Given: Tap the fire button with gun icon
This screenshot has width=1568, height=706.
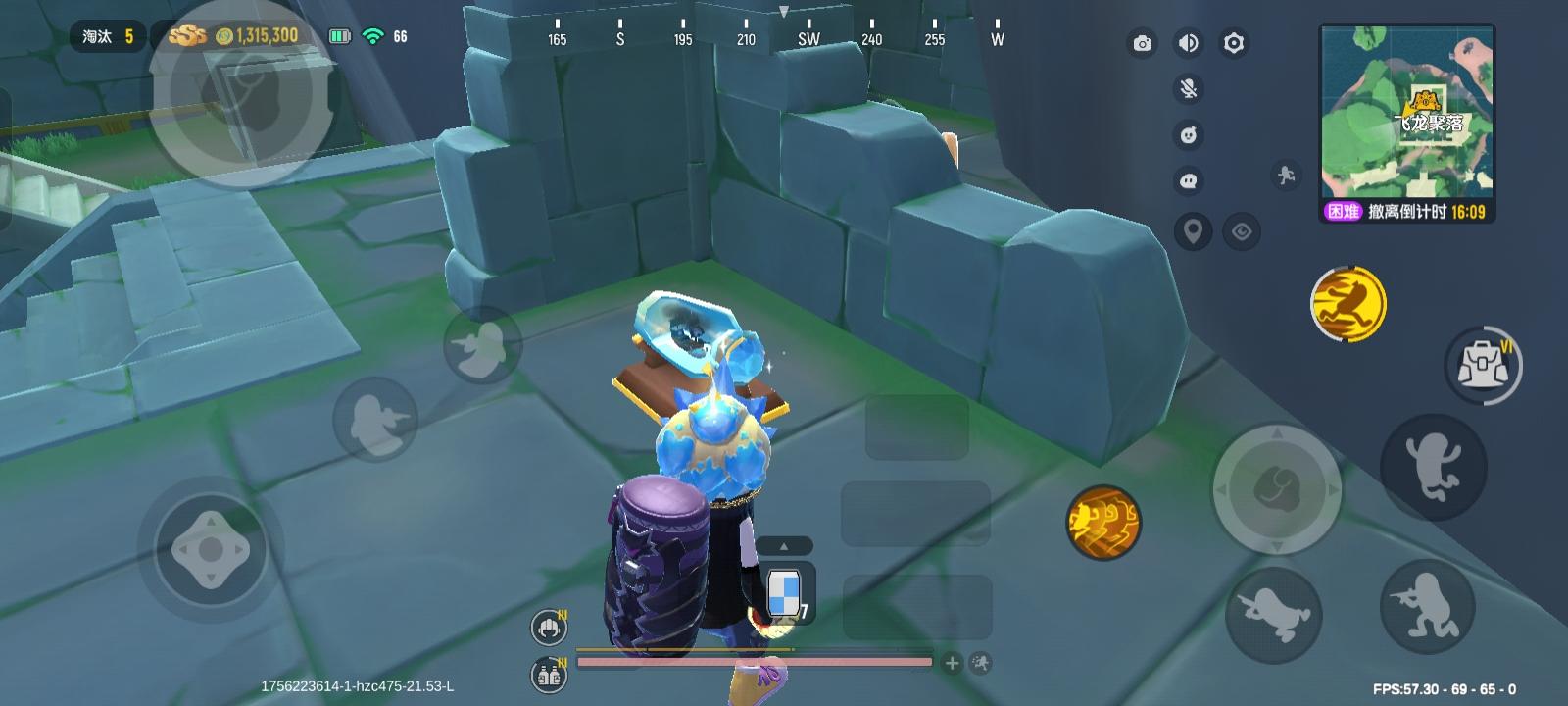Looking at the screenshot, I should coord(1428,608).
